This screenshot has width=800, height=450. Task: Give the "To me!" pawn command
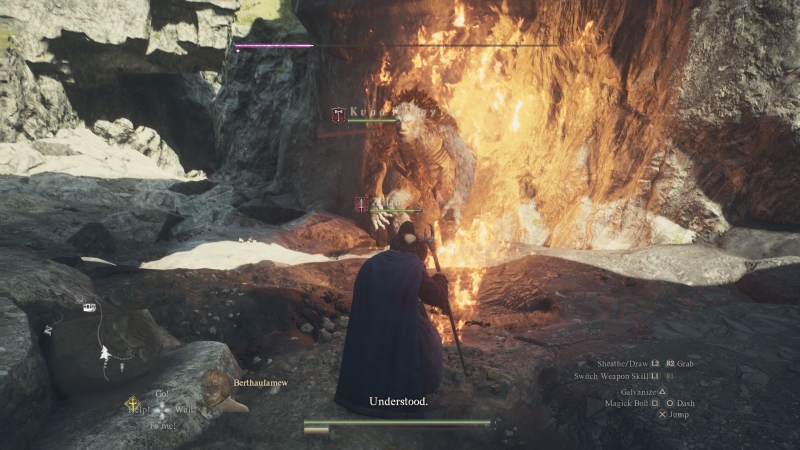pyautogui.click(x=161, y=424)
